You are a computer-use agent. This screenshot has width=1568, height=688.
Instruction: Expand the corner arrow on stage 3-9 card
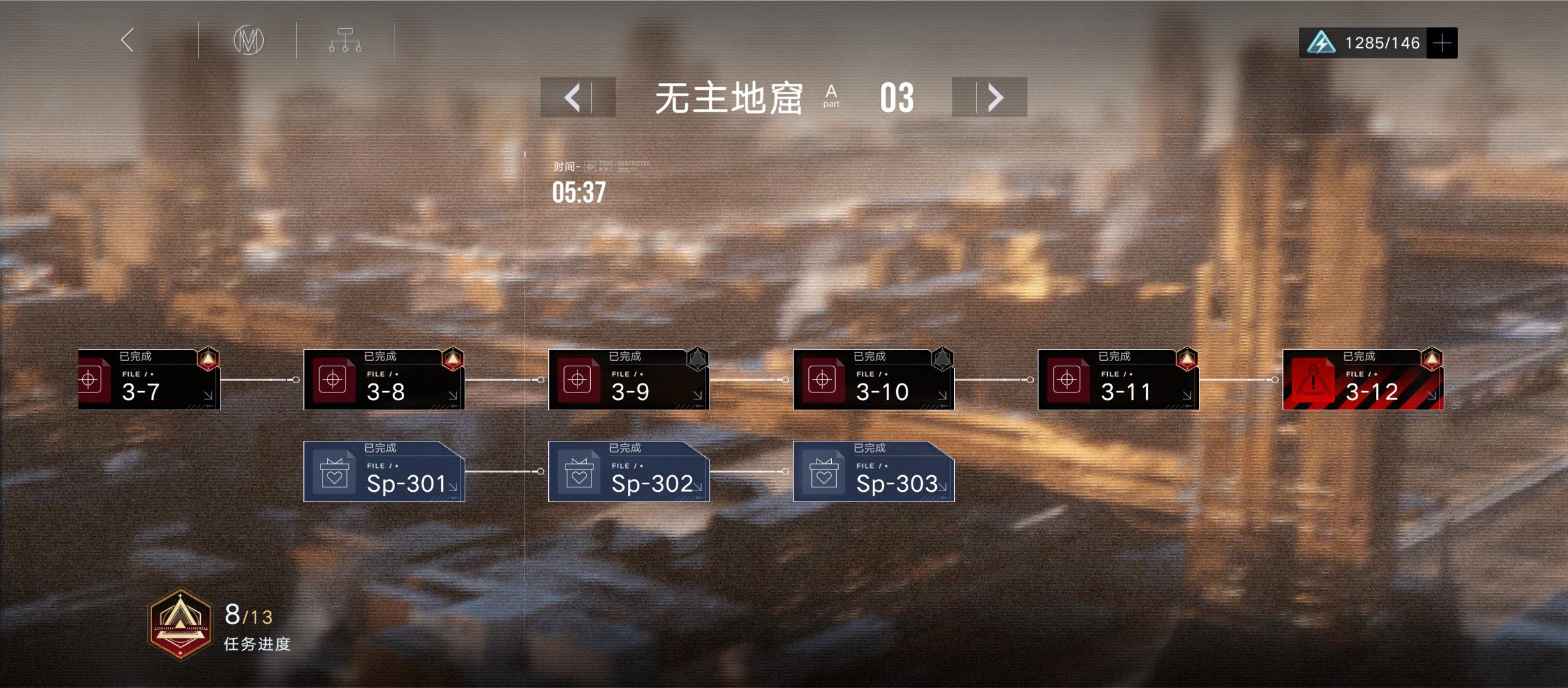coord(697,396)
